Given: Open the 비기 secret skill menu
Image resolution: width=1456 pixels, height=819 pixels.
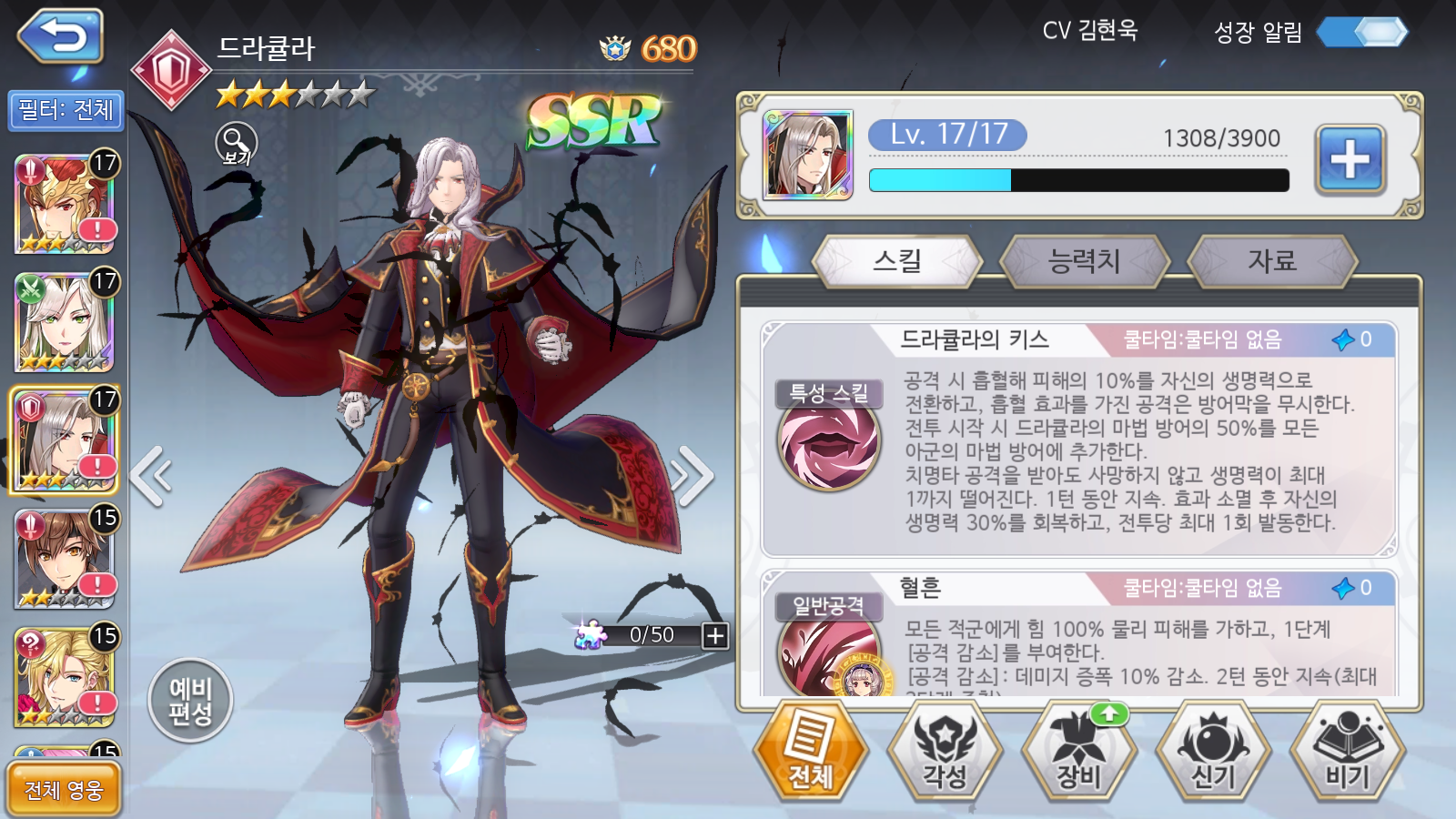Looking at the screenshot, I should (x=1347, y=751).
